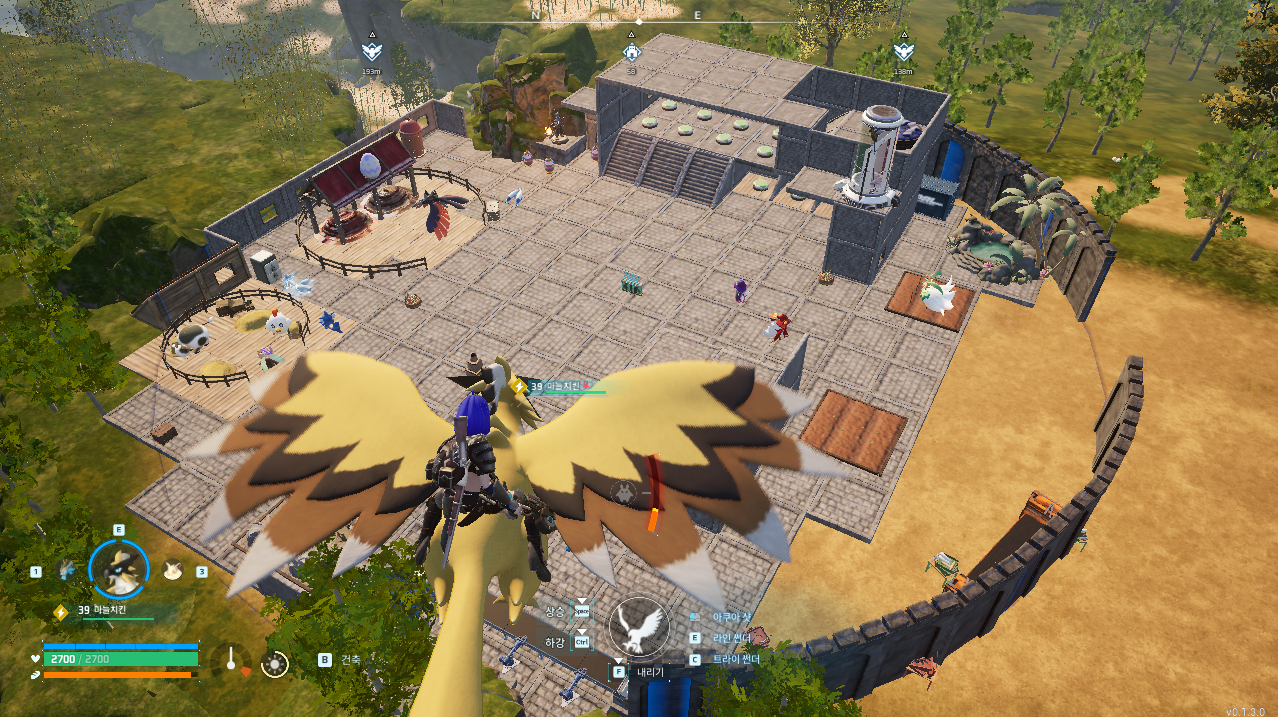Click the thermometer temperature gauge
This screenshot has width=1278, height=717.
[x=231, y=659]
